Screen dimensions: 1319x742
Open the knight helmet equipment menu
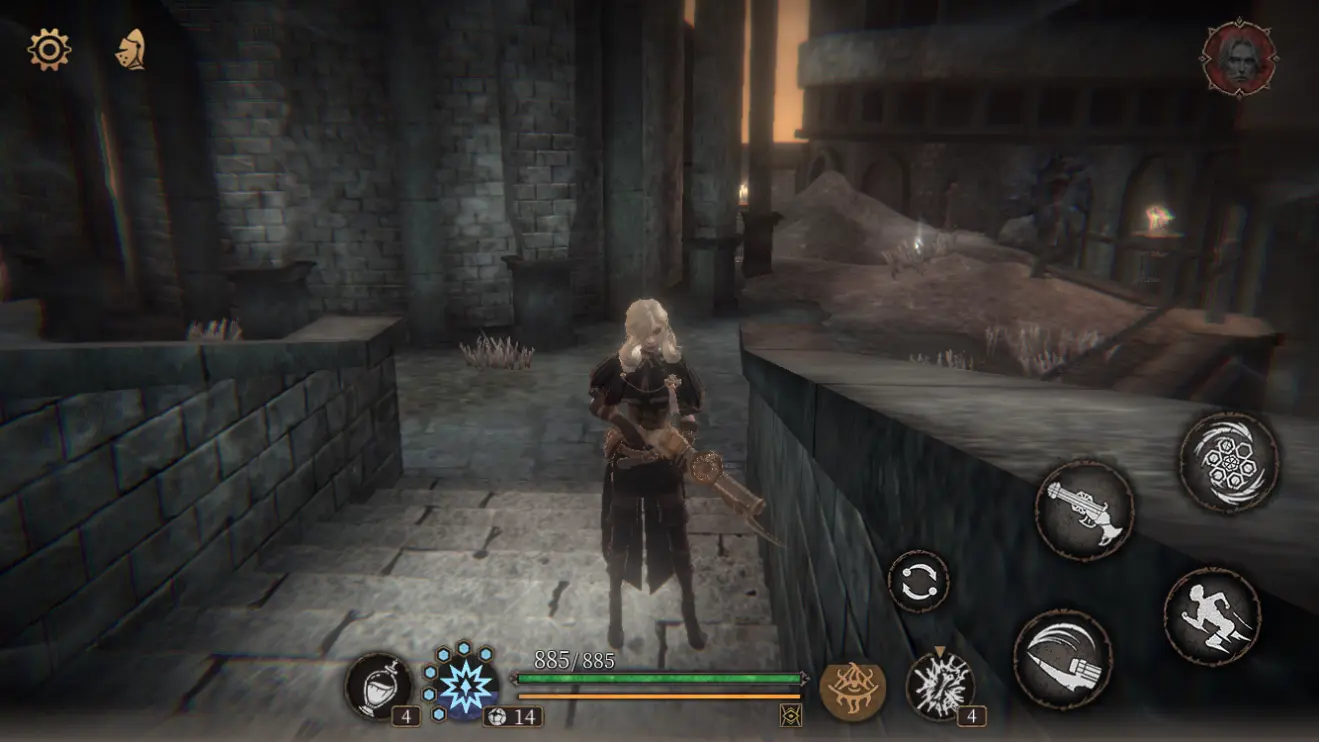[x=131, y=49]
